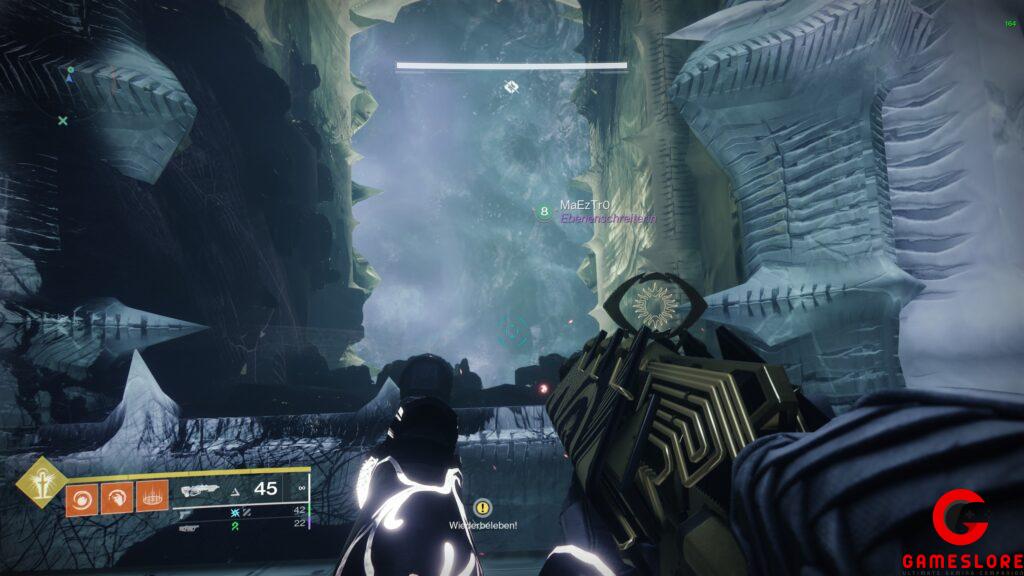Click the MaEzTr0 player nameplate
The image size is (1024, 576).
pos(584,205)
